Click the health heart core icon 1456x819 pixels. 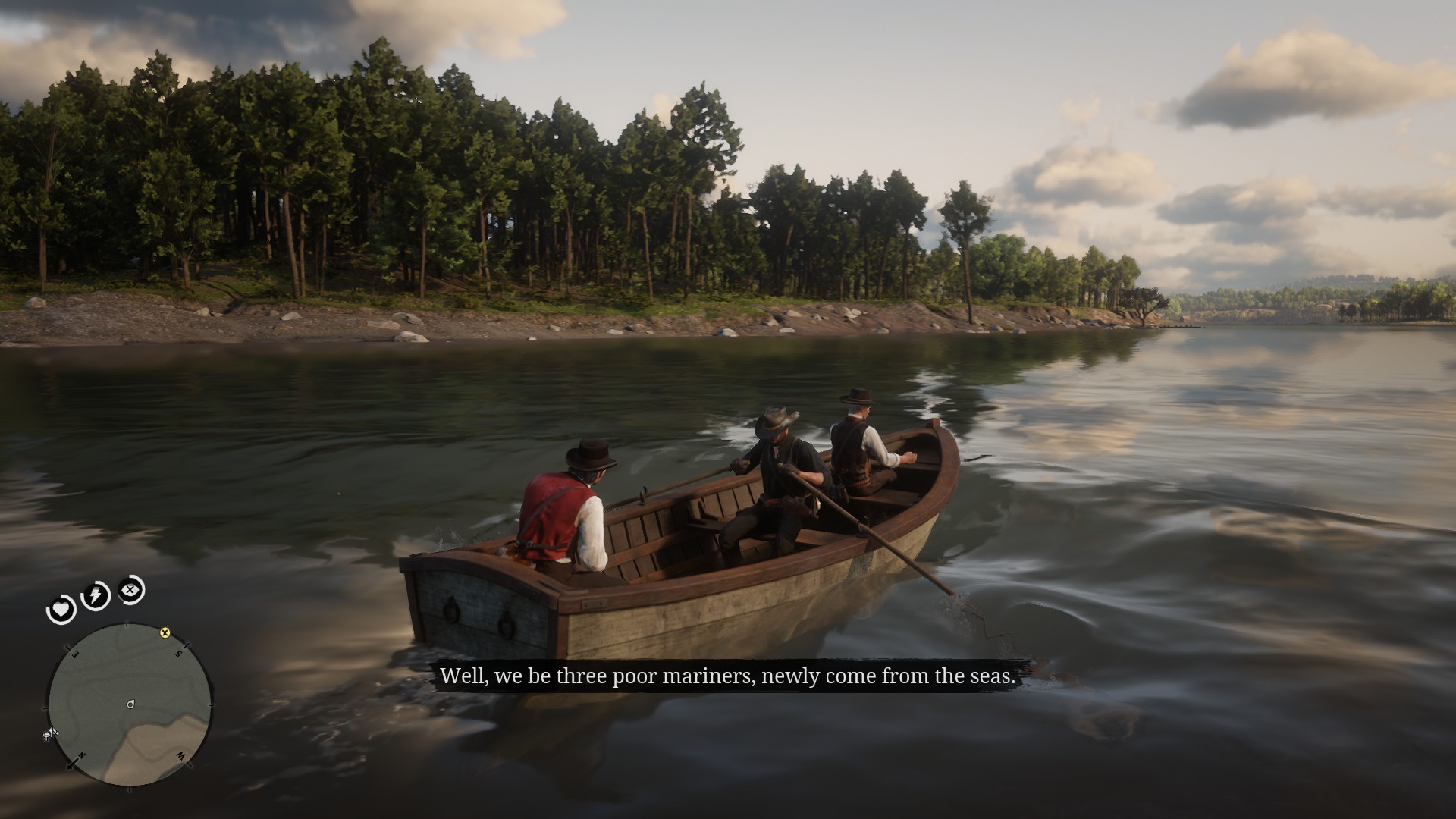pyautogui.click(x=61, y=609)
